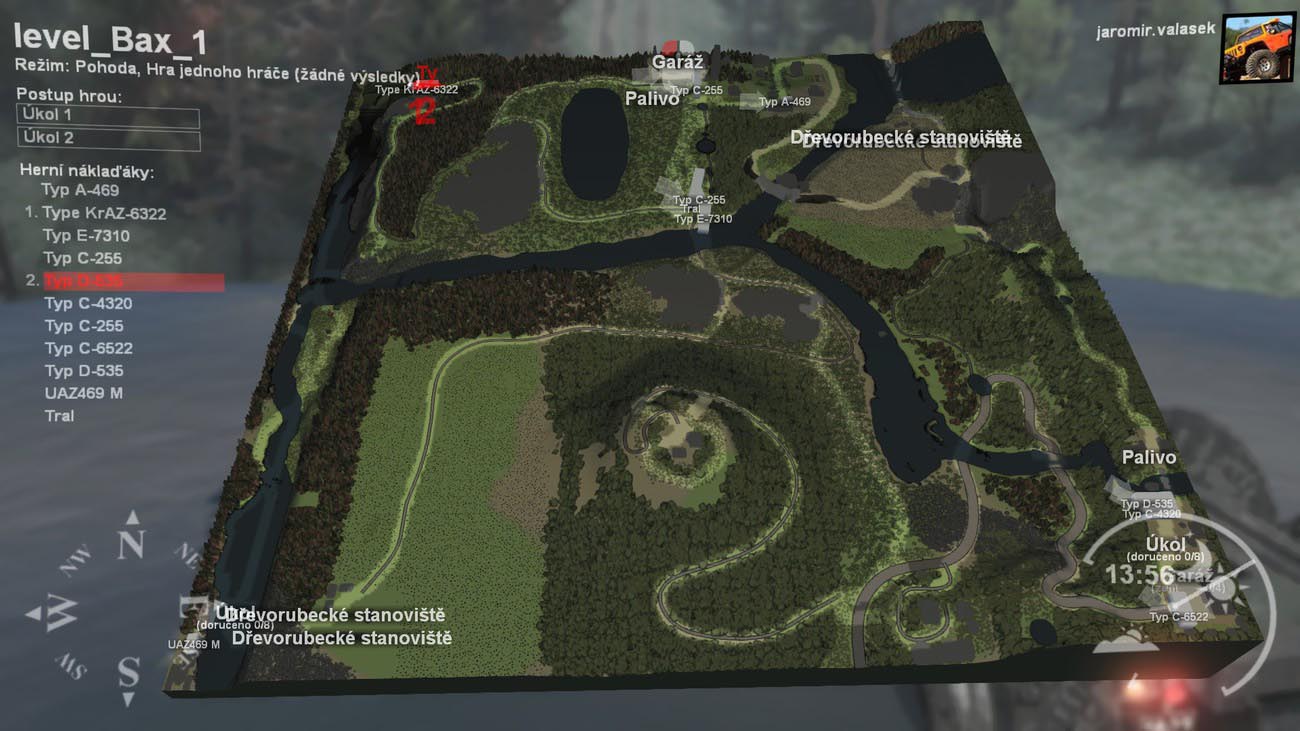Viewport: 1300px width, 731px height.
Task: Click the red-highlighted Typ D-535 list entry
Action: pos(130,282)
